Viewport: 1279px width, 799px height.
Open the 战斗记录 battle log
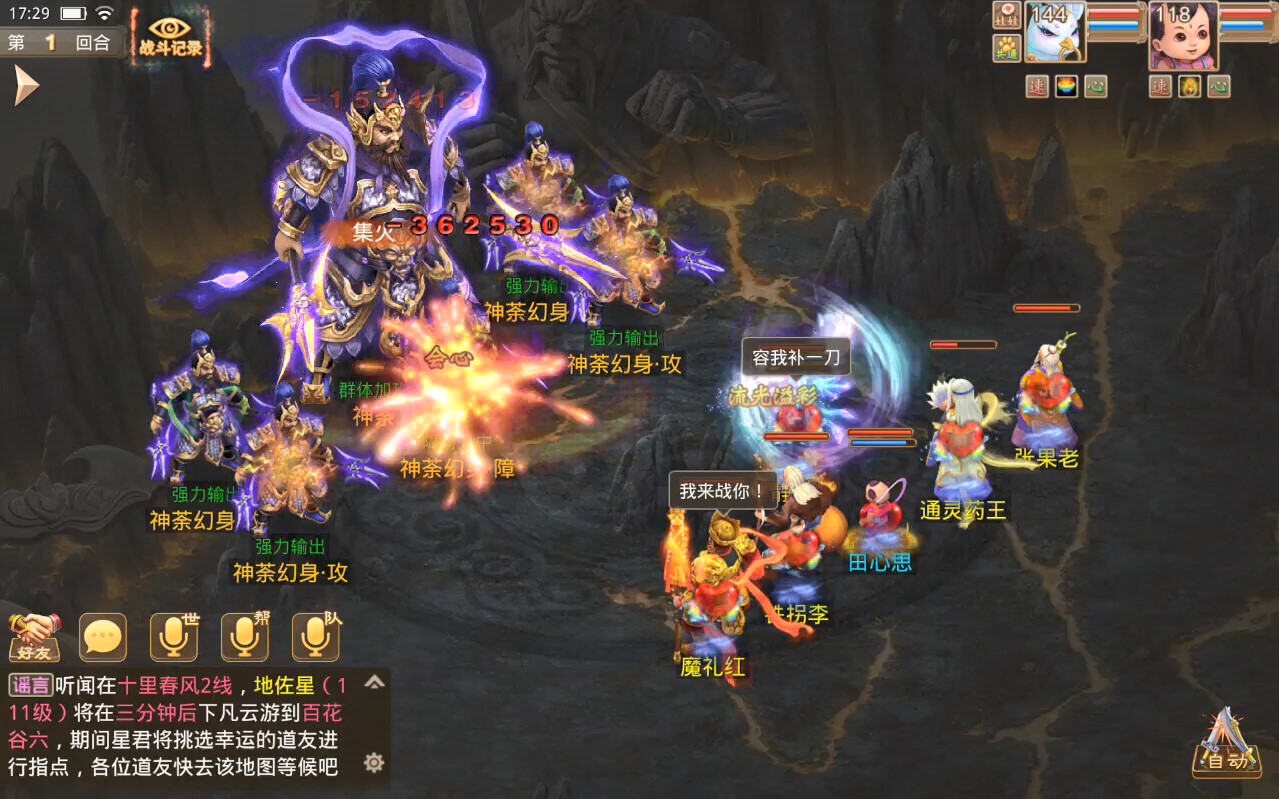pyautogui.click(x=170, y=36)
